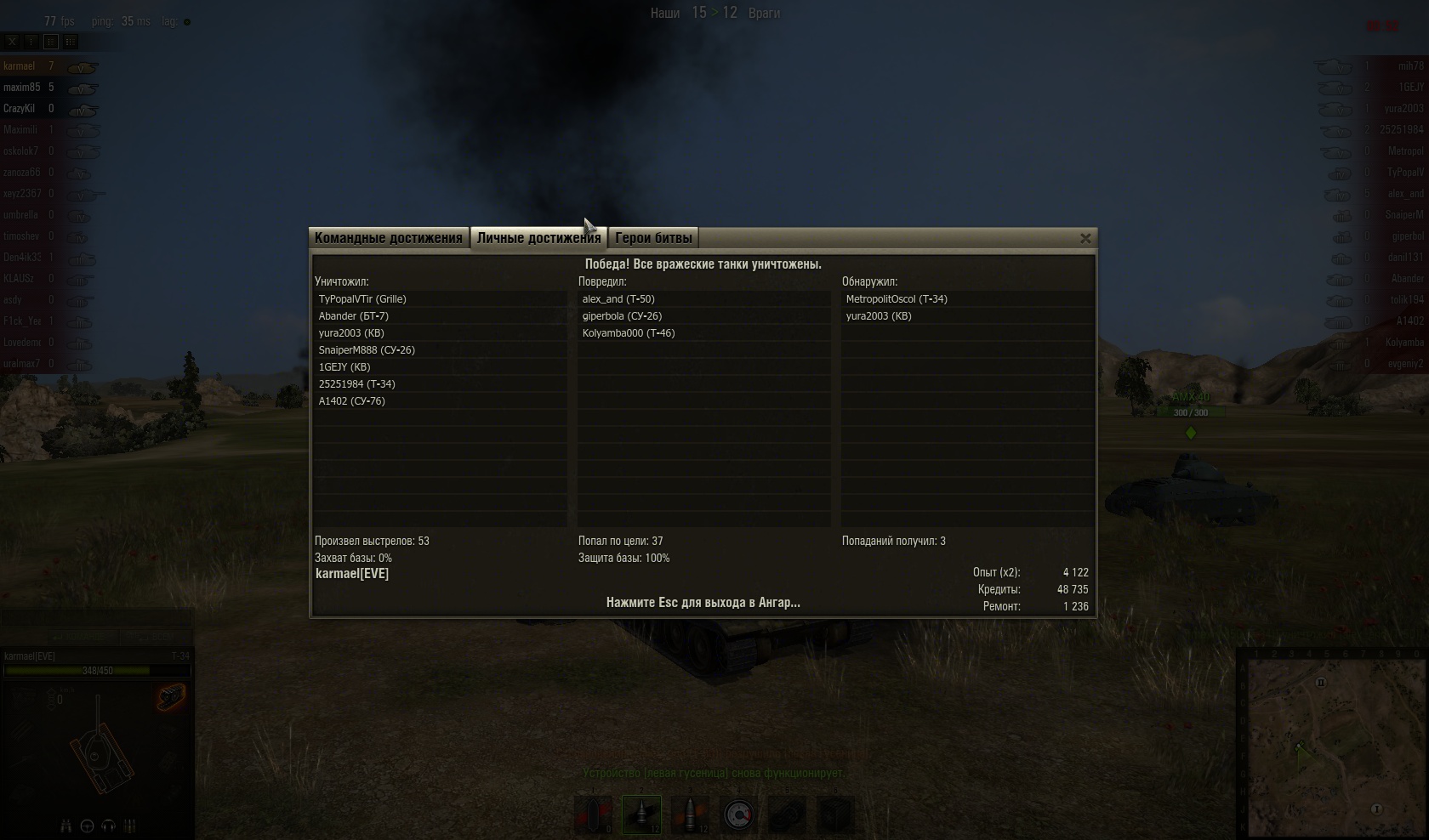Switch to the Командные достижения tab
Screen dimensions: 1429x840
(x=389, y=238)
